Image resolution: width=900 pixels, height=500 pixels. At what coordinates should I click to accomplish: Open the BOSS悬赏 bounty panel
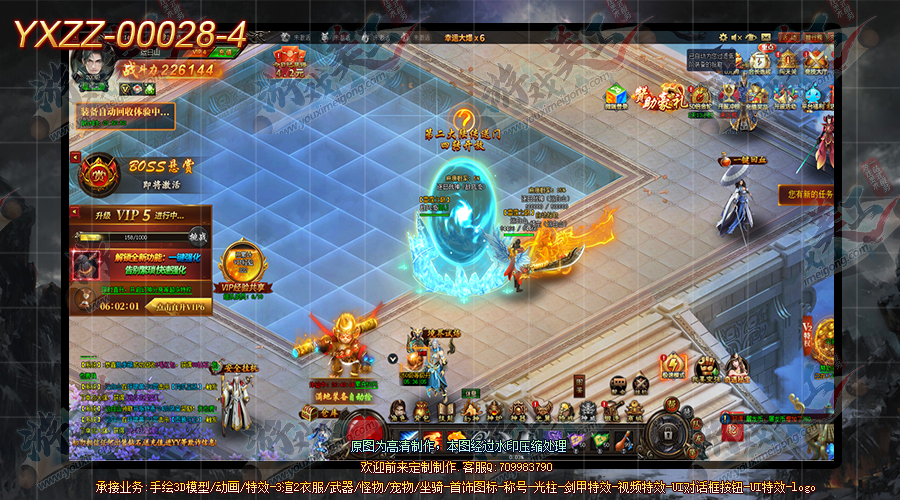point(100,172)
